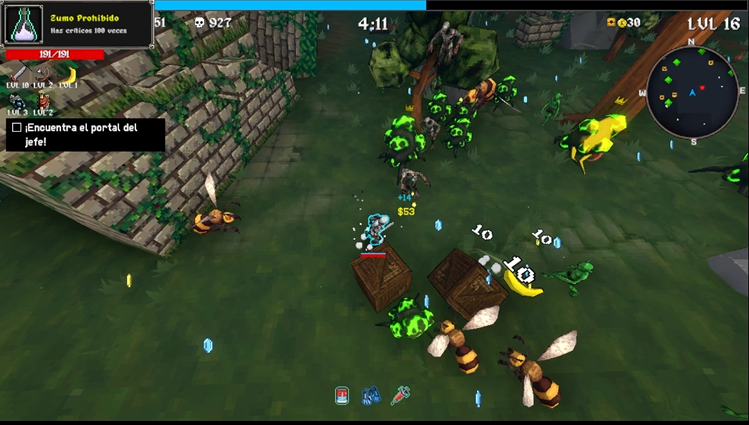Screen dimensions: 749x425
Task: Select the sword weapon icon at LVL 10
Action: 17,74
